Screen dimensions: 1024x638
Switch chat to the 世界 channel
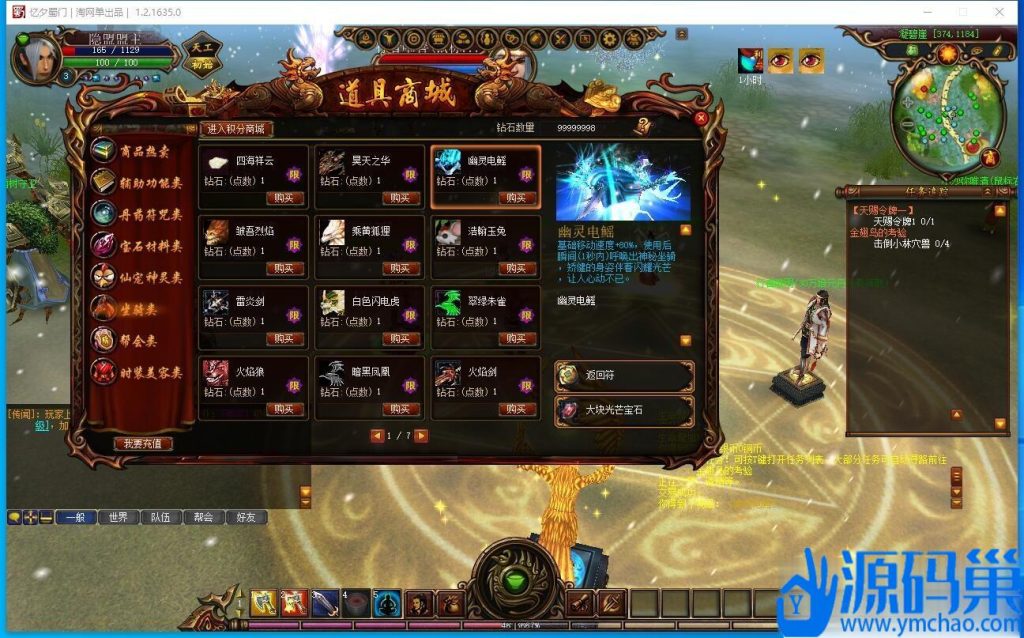pos(118,517)
